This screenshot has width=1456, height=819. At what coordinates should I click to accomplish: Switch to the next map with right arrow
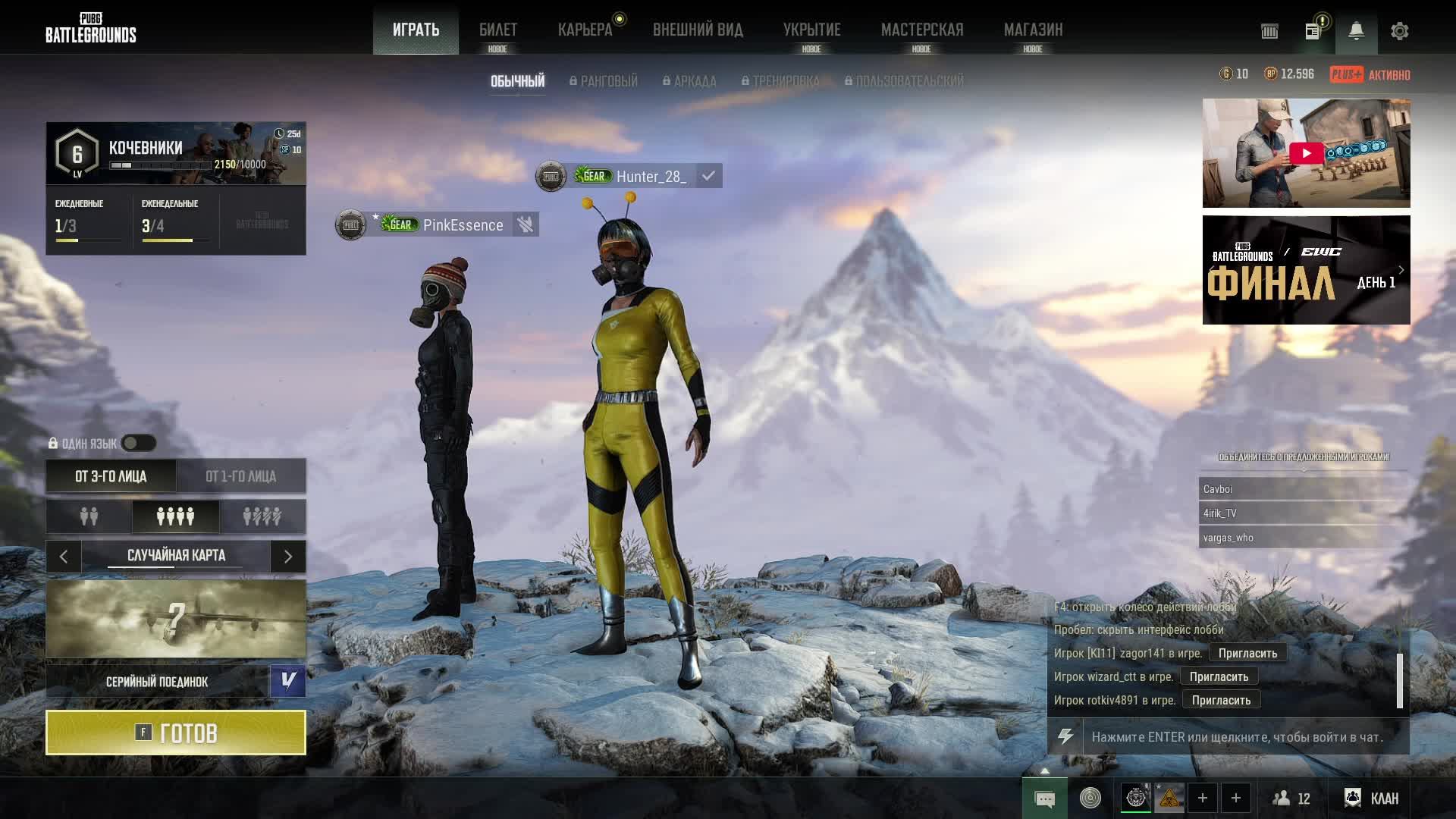pos(288,556)
